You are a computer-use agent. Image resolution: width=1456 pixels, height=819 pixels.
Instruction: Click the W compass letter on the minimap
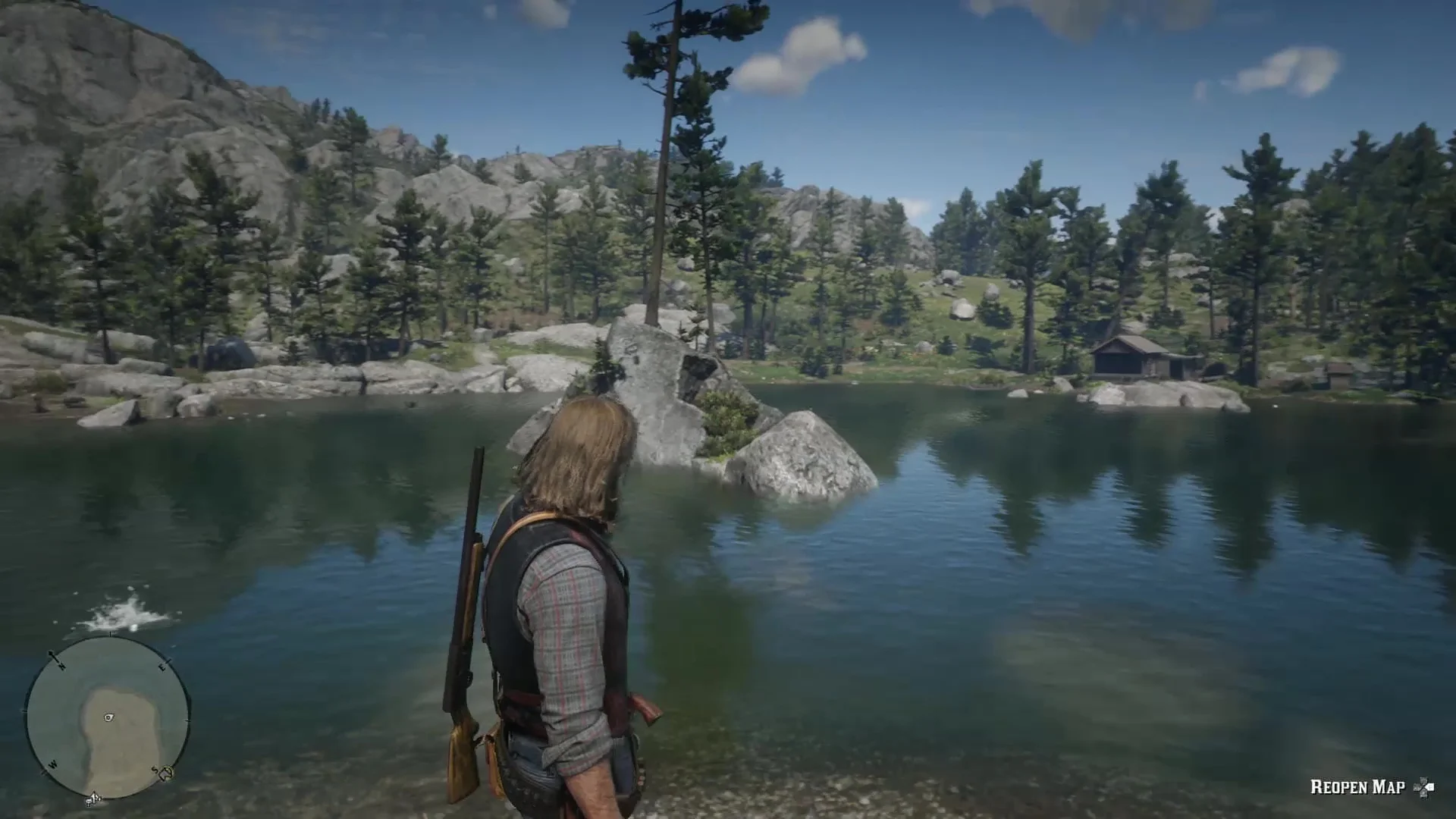pyautogui.click(x=53, y=763)
